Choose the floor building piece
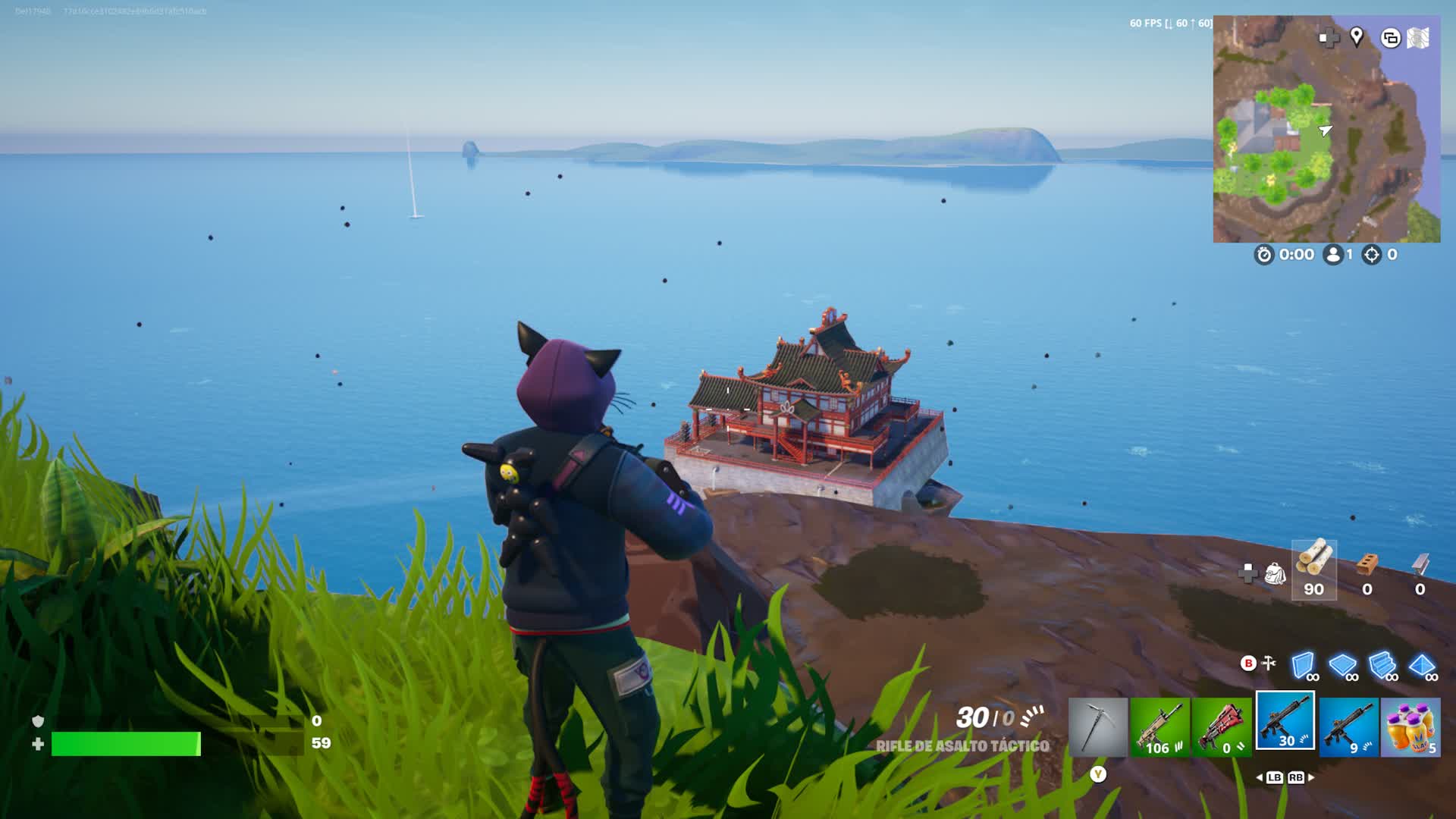The height and width of the screenshot is (819, 1456). pos(1343,665)
